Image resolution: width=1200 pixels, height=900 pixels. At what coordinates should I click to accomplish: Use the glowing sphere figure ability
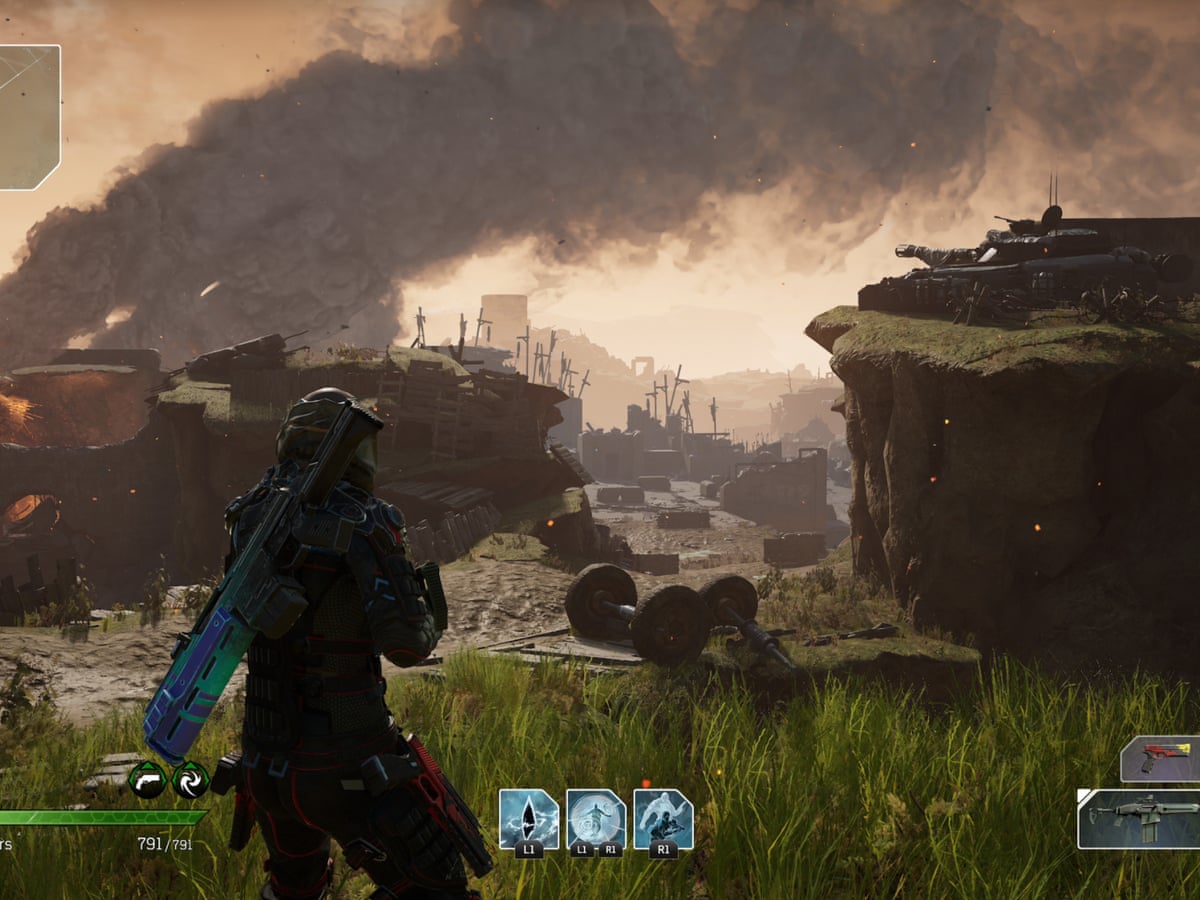[596, 818]
